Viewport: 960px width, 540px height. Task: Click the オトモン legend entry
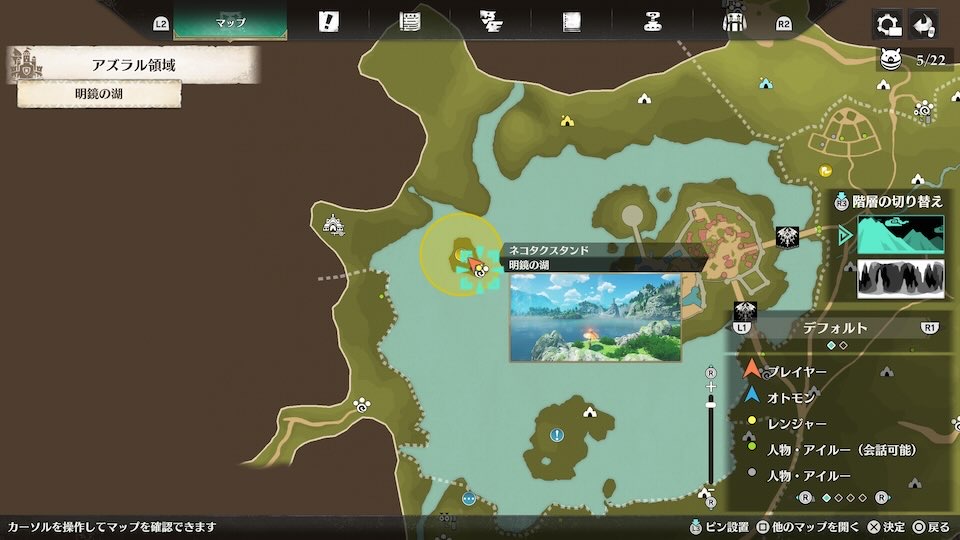pos(790,397)
